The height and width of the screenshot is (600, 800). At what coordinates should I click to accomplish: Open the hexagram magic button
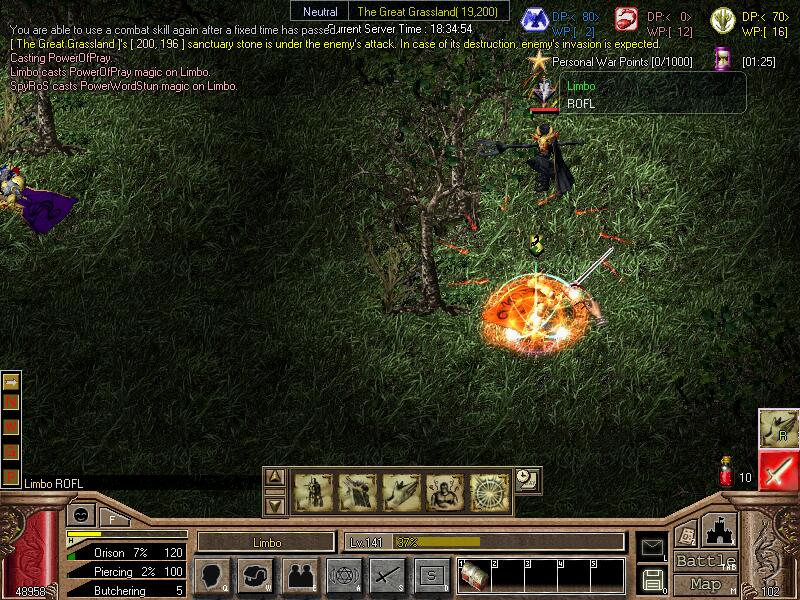pyautogui.click(x=343, y=575)
